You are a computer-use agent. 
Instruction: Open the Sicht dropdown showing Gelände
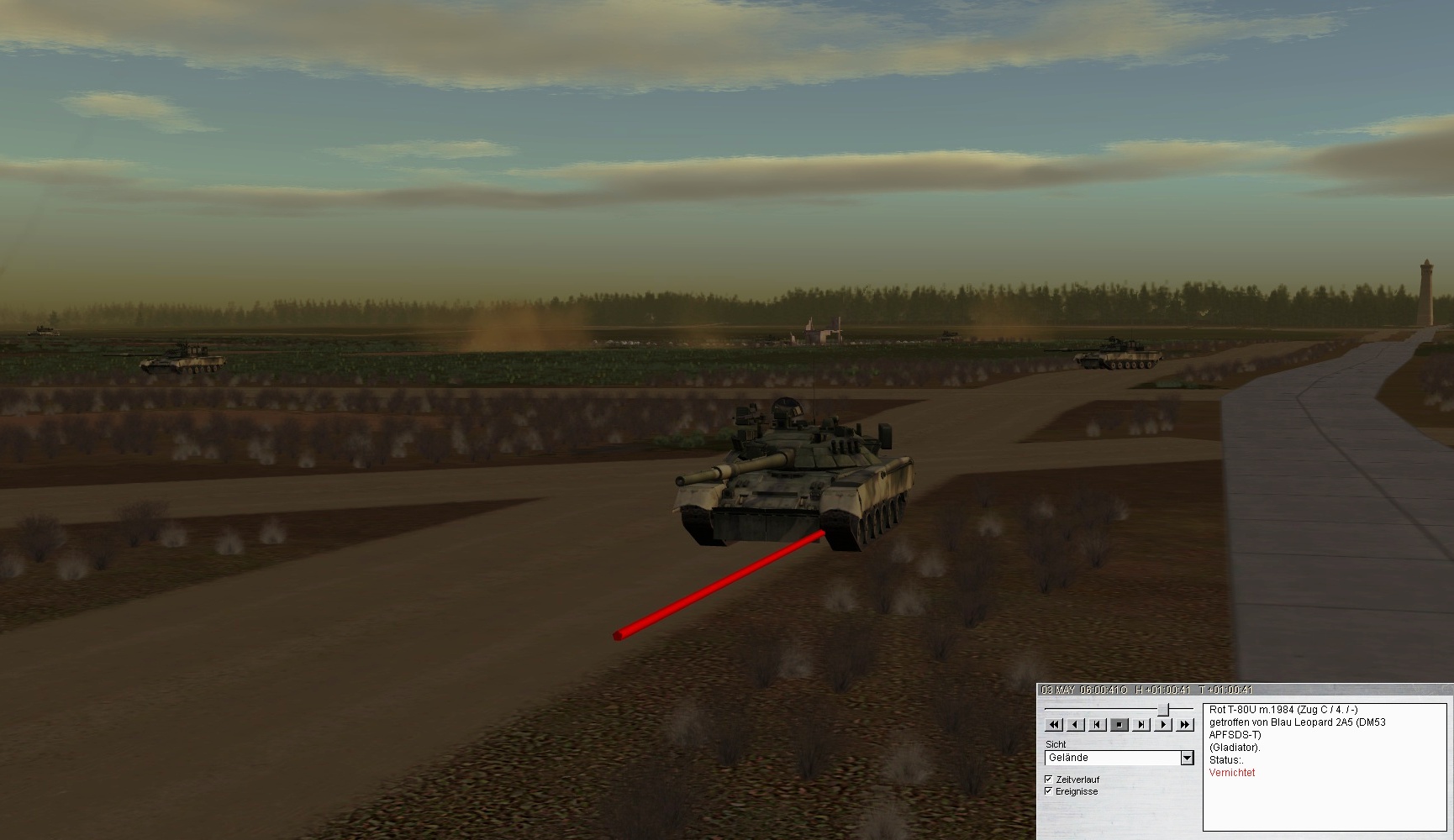pos(1187,758)
